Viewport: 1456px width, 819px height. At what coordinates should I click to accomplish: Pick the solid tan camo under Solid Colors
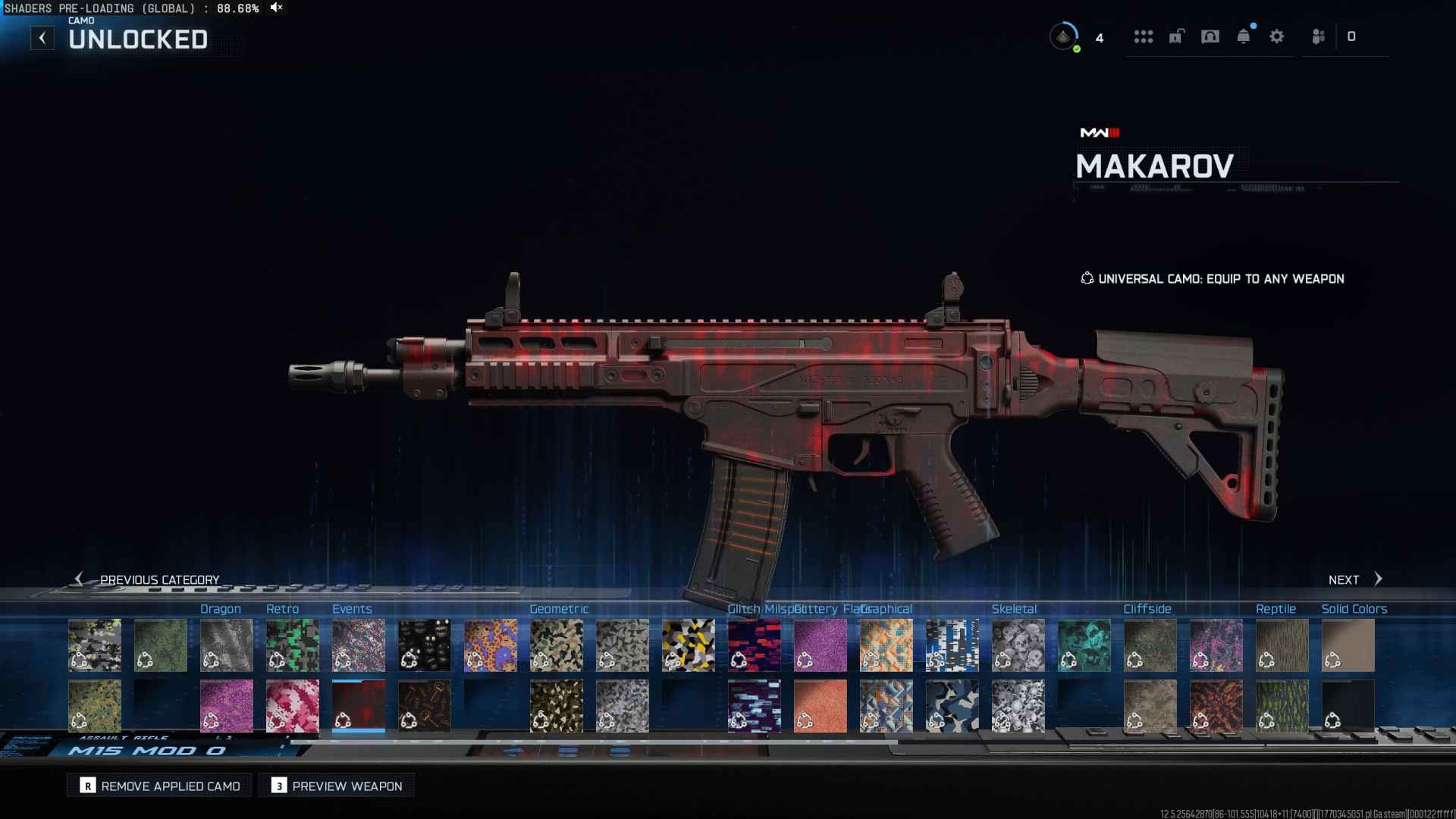[1348, 645]
